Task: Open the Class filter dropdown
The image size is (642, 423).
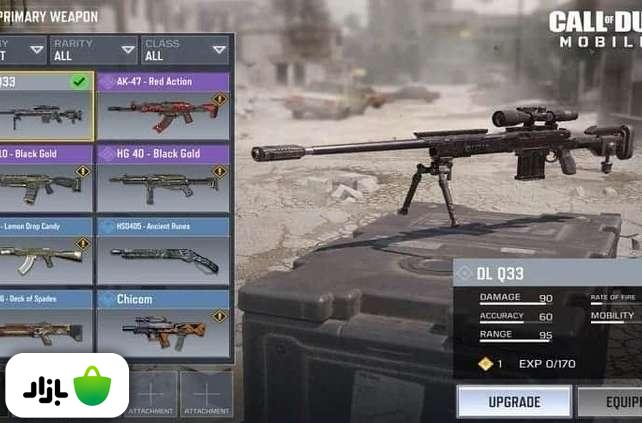Action: (186, 49)
